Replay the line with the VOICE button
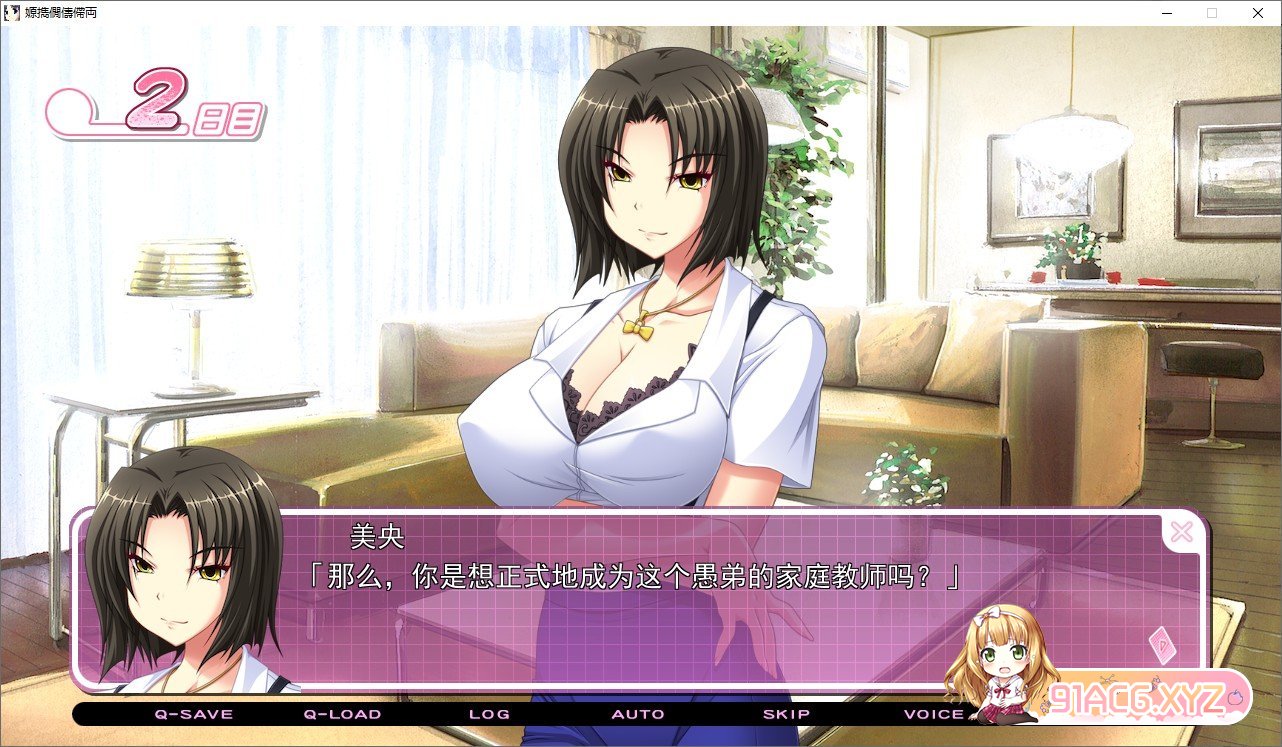The width and height of the screenshot is (1282, 747). pyautogui.click(x=934, y=714)
